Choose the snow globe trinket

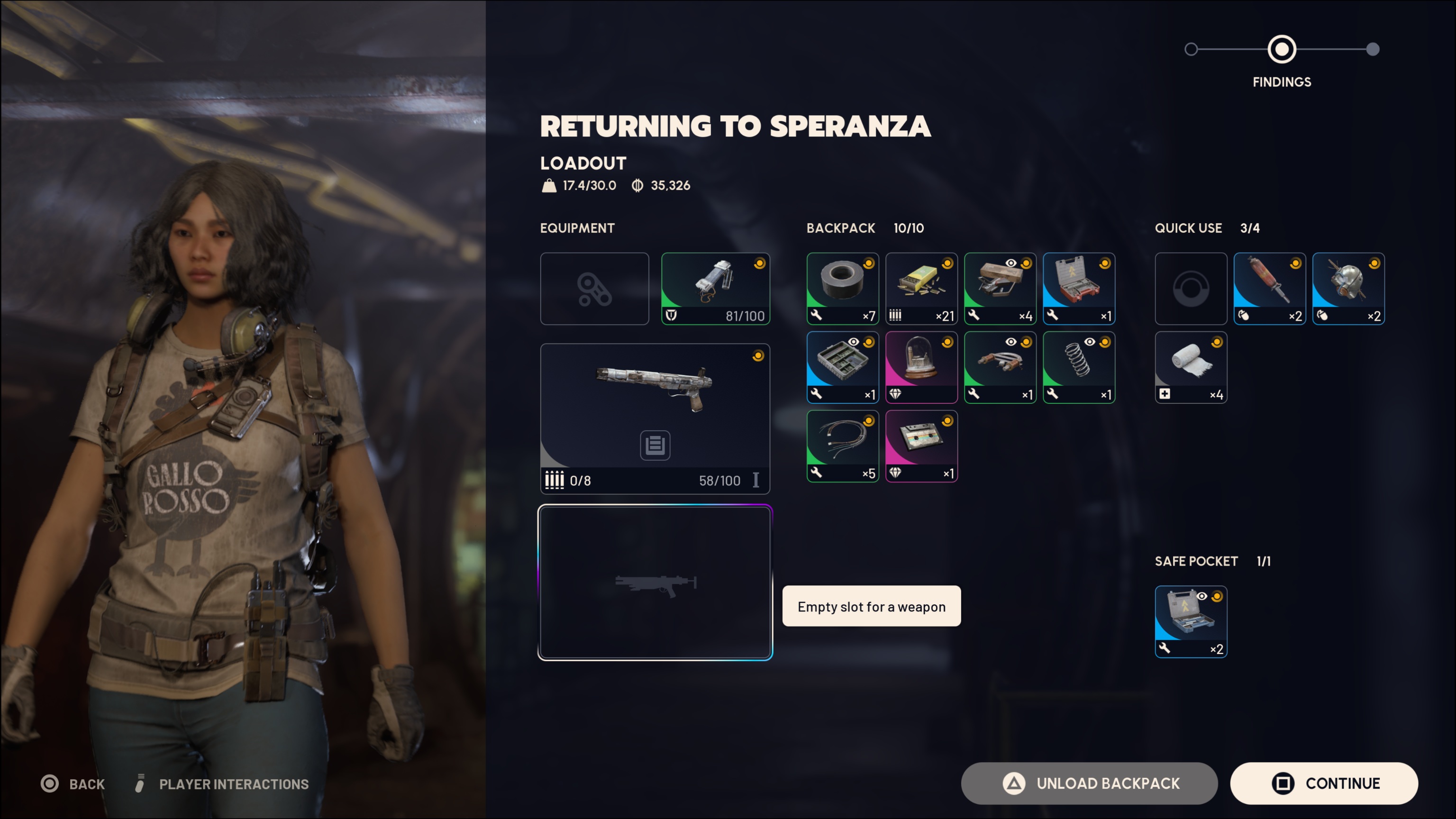pos(921,367)
